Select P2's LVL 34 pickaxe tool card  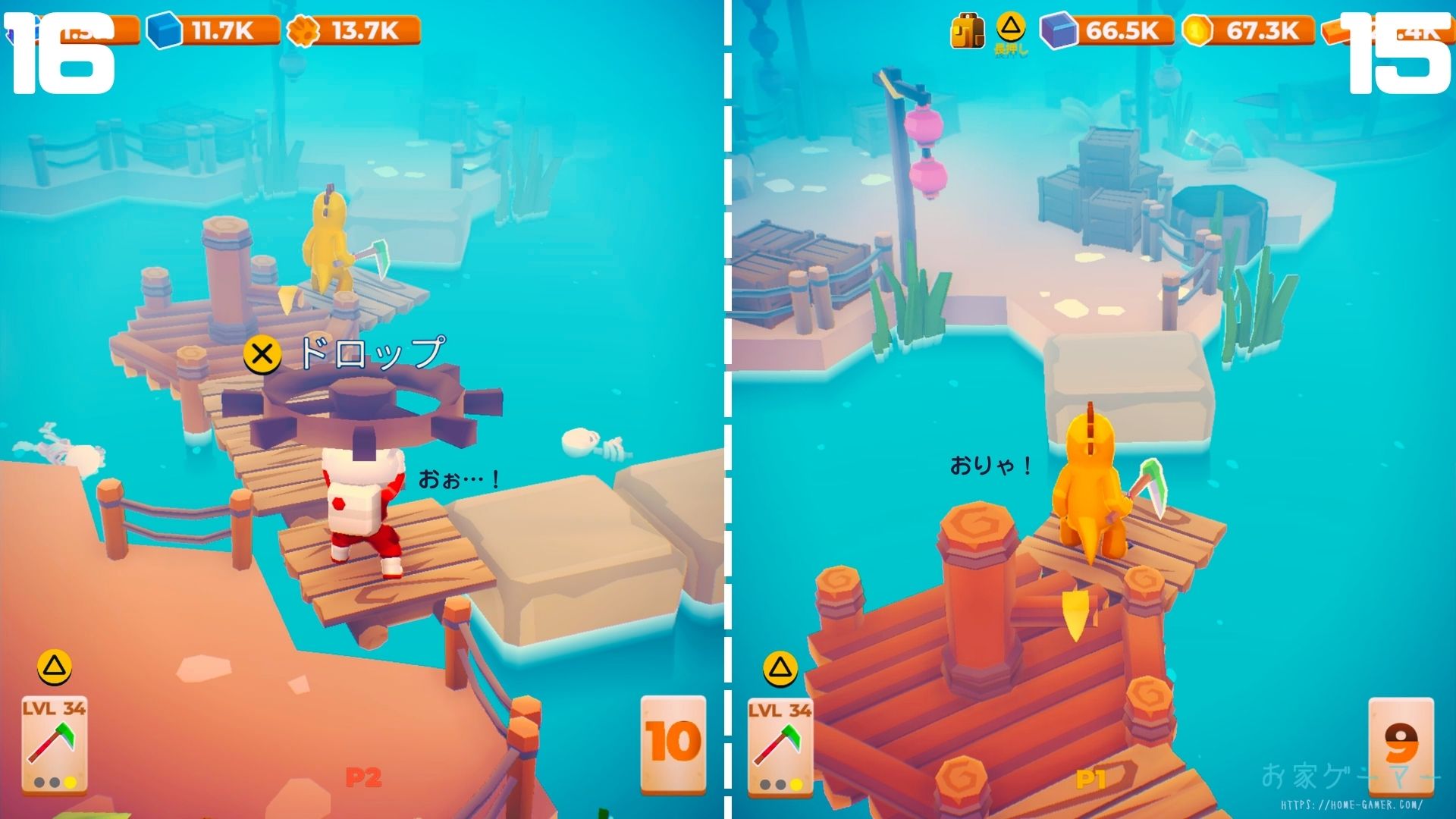54,744
